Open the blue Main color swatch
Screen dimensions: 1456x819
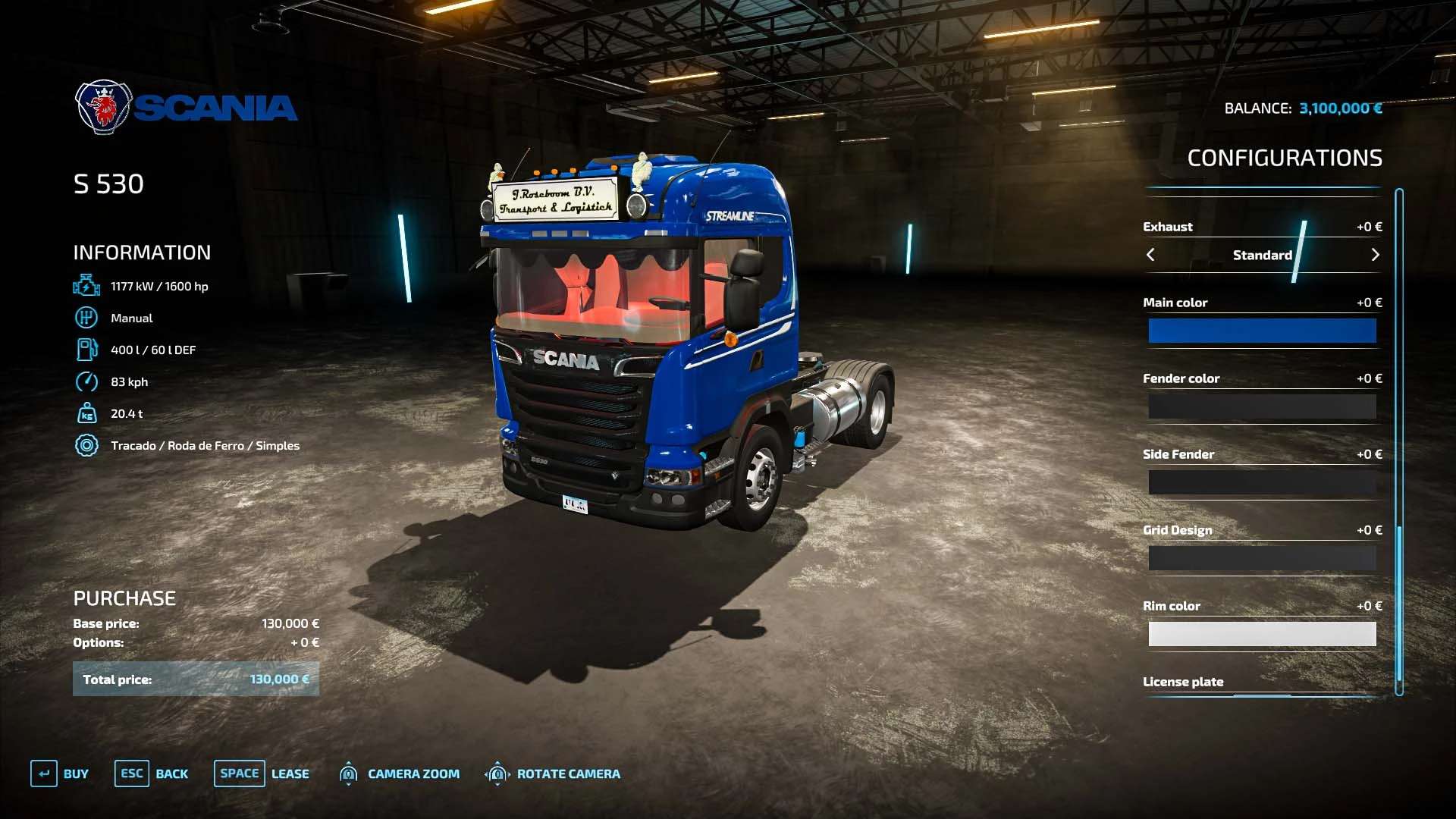coord(1262,331)
